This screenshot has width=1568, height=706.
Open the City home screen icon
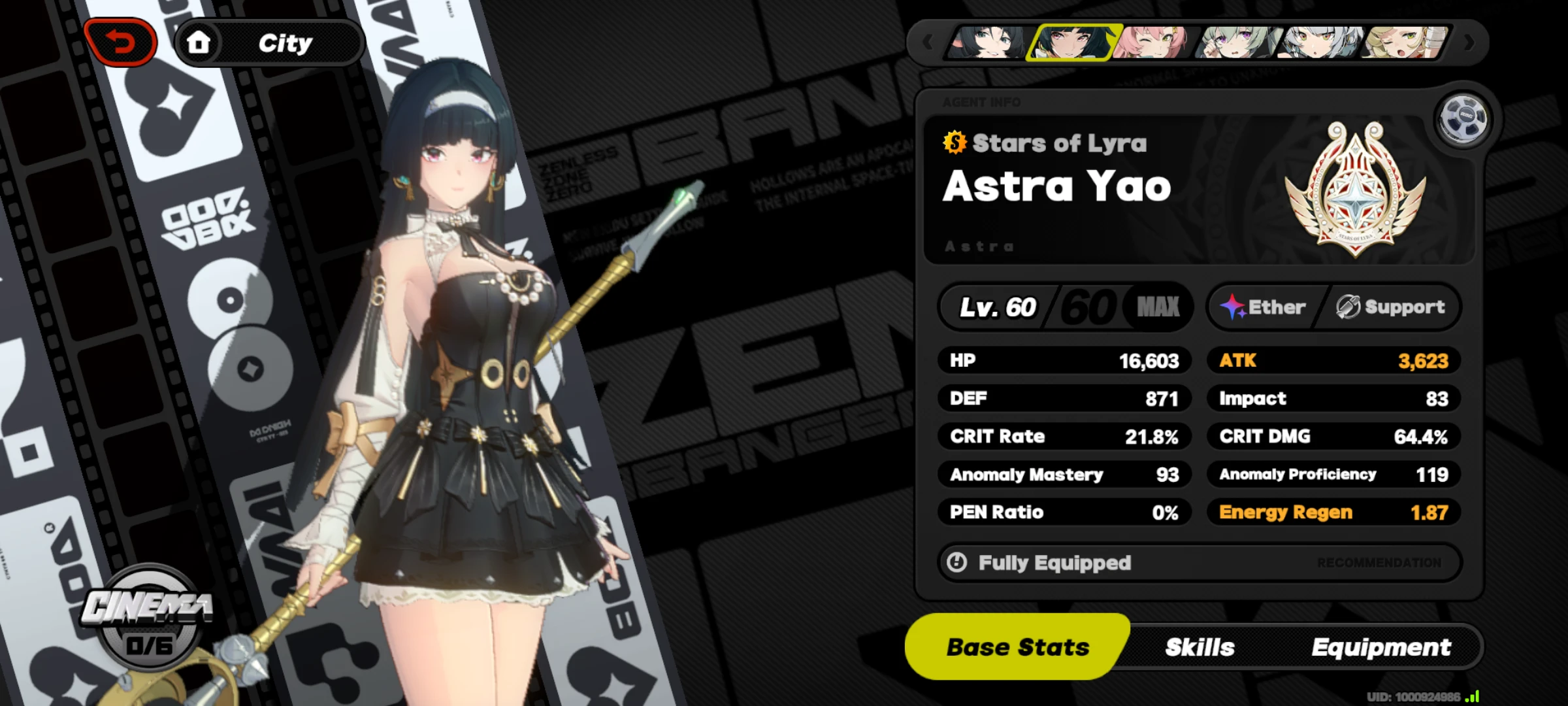pyautogui.click(x=200, y=41)
